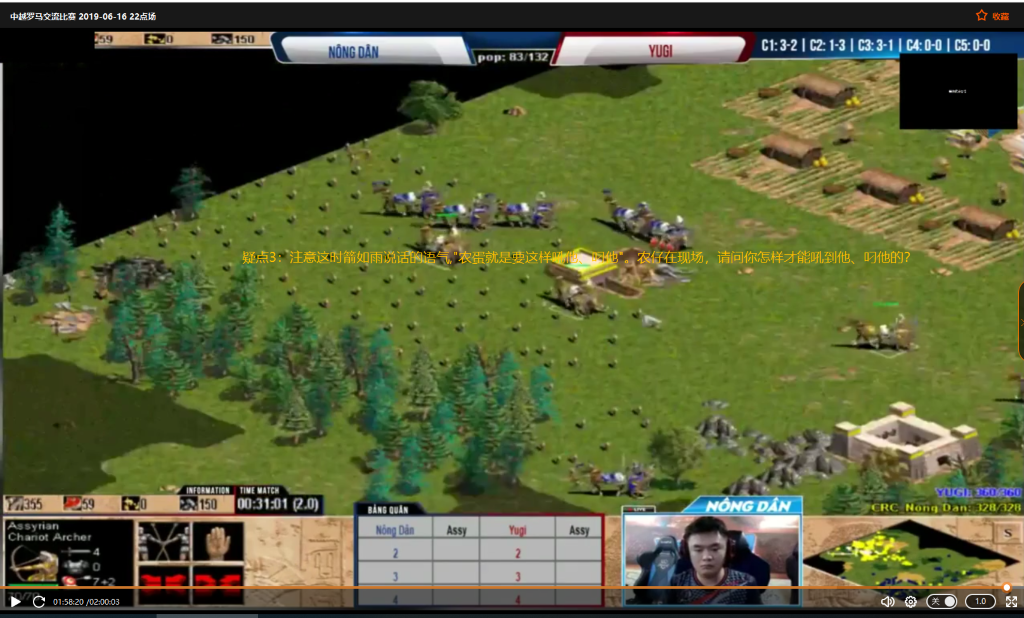Activate the raised hand stop command
This screenshot has height=618, width=1024.
click(x=217, y=541)
